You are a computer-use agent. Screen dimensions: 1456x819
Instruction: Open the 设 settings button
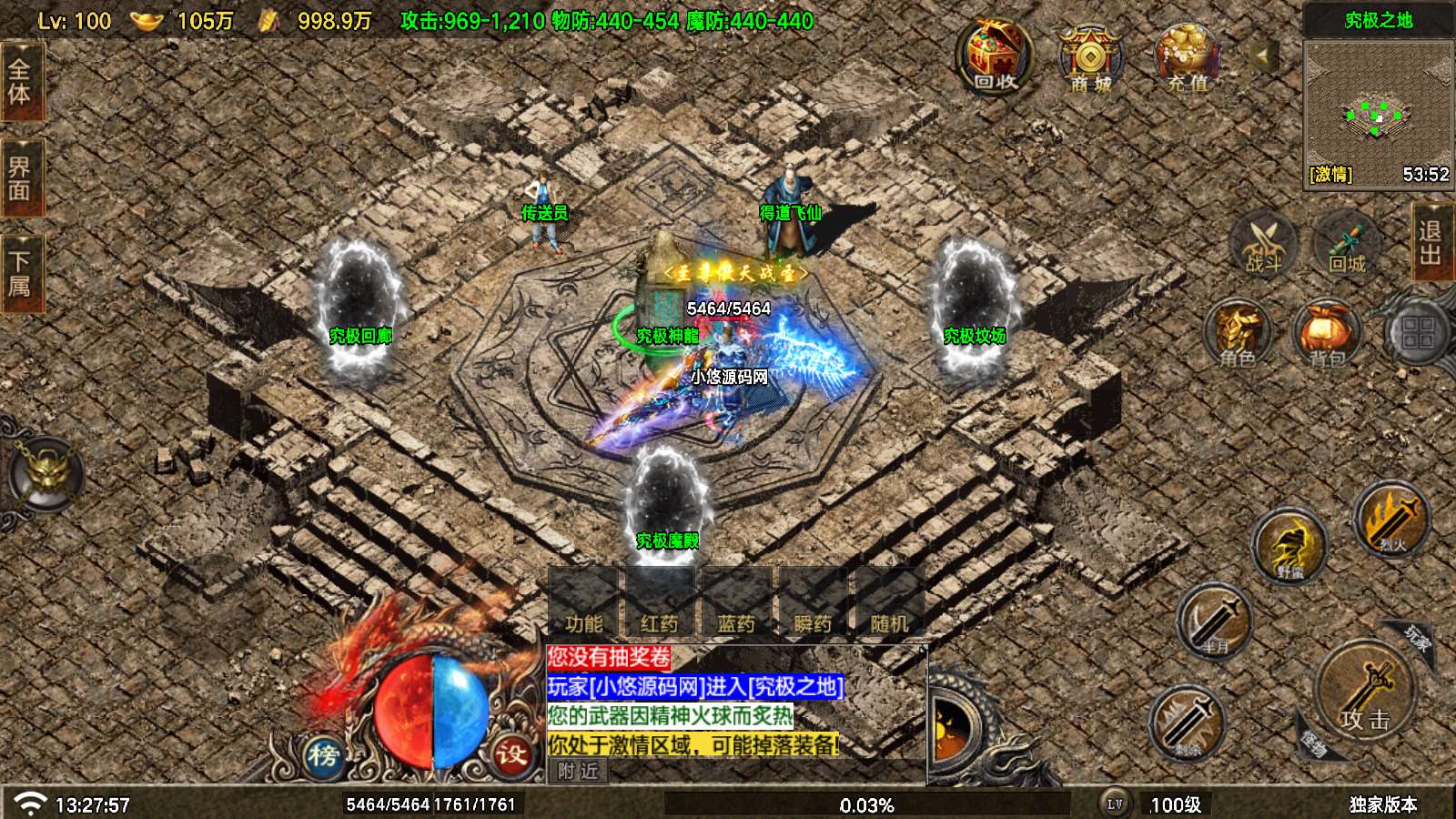pyautogui.click(x=511, y=753)
